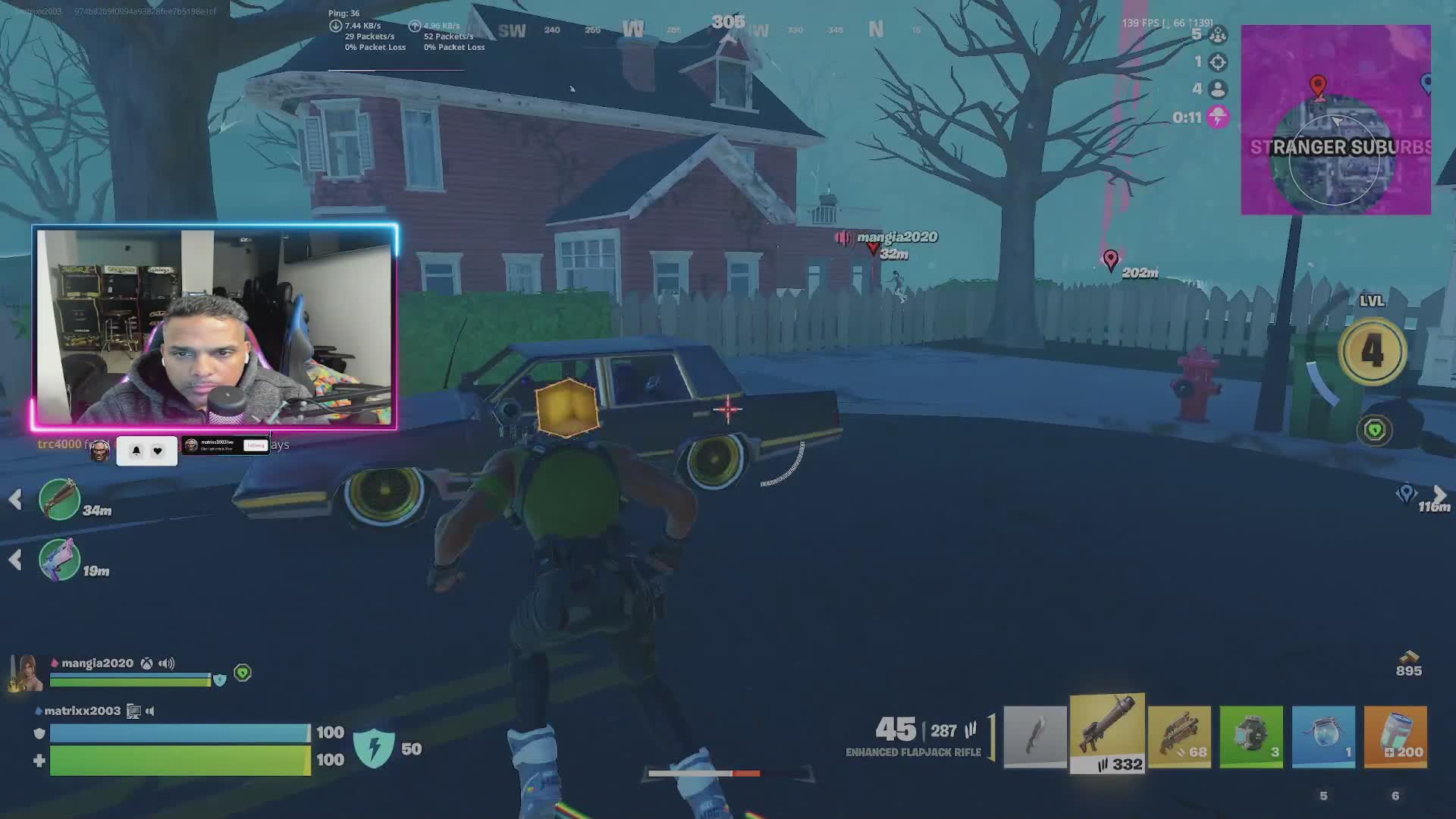Click the bell notification icon in overlay
The height and width of the screenshot is (819, 1456).
(x=136, y=450)
